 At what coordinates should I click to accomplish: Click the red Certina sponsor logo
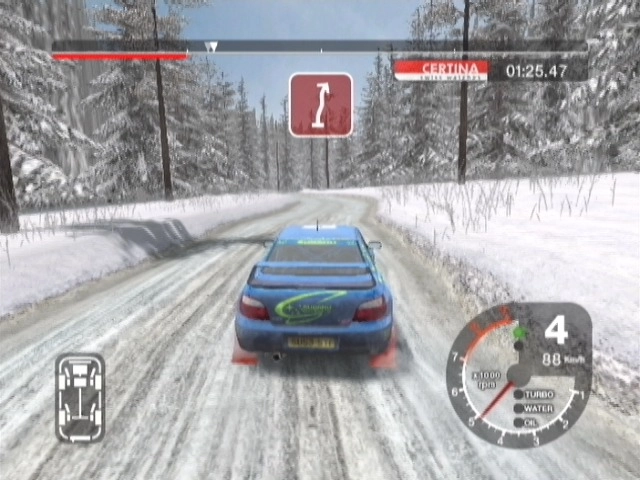[x=441, y=70]
